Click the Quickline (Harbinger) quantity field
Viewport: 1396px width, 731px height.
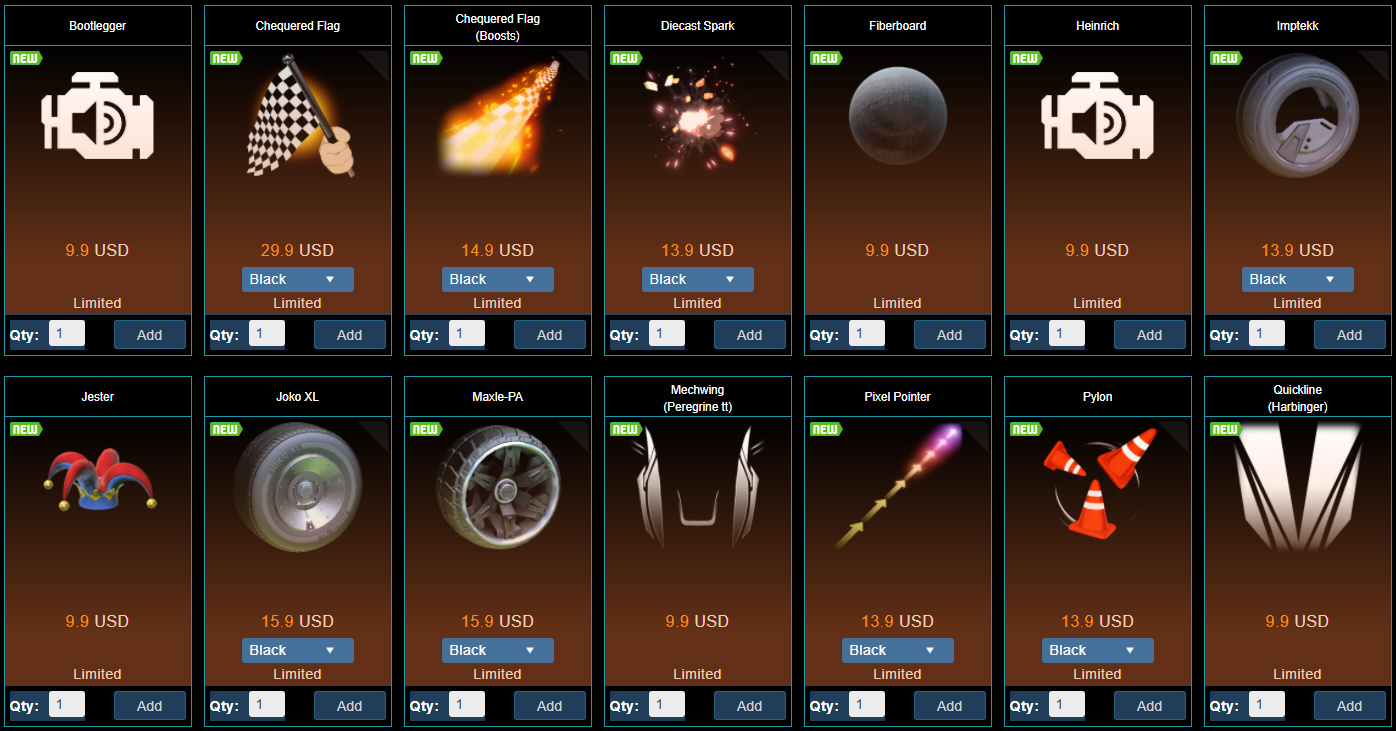pyautogui.click(x=1266, y=705)
